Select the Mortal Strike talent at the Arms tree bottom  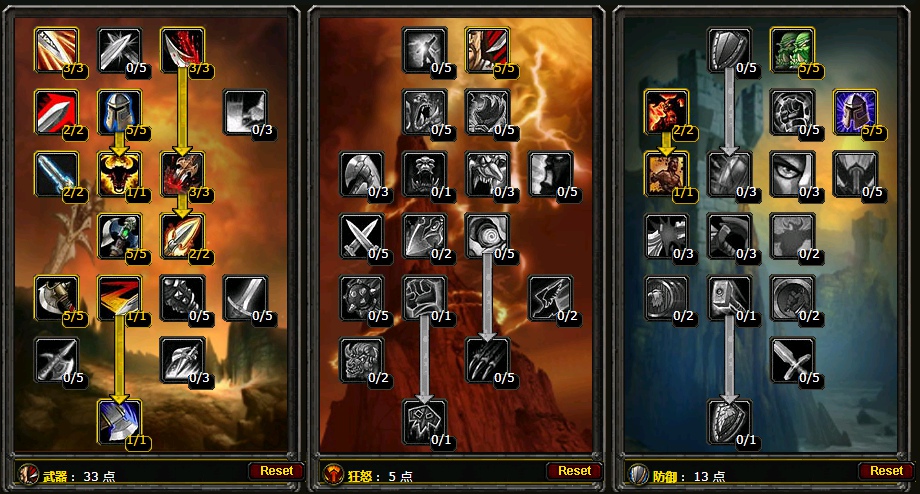[119, 421]
